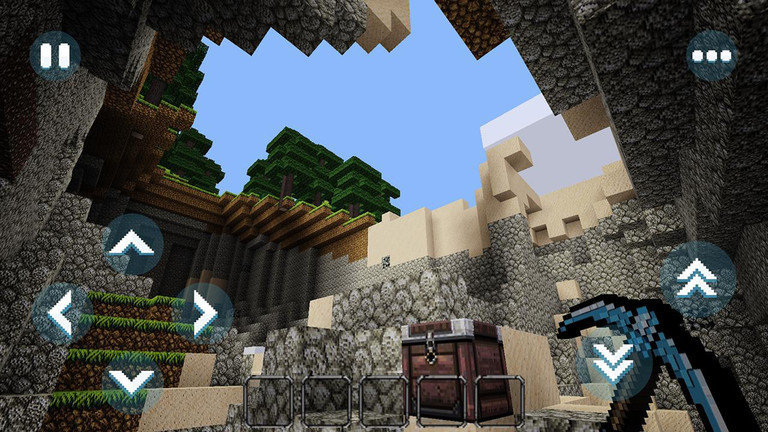The height and width of the screenshot is (432, 768).
Task: Tap the double up-arrow fly up button
Action: pos(697,280)
